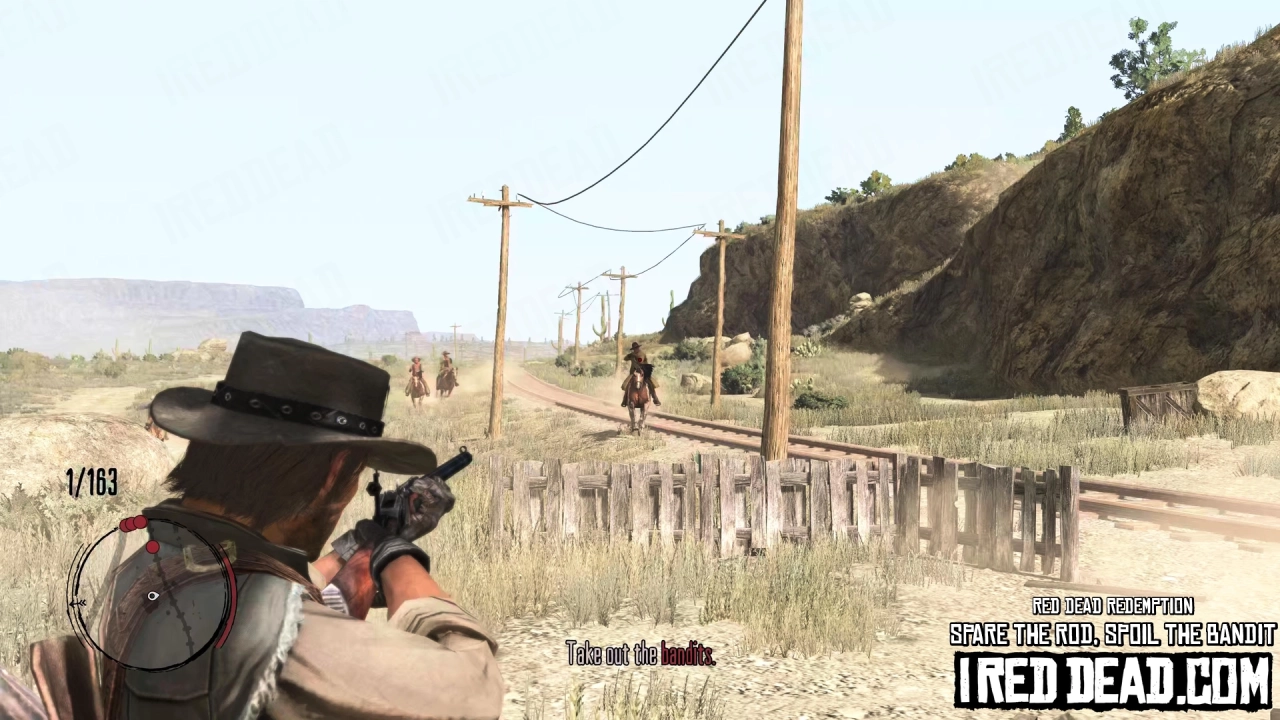Viewport: 1280px width, 720px height.
Task: Select the player arrow on the minimap
Action: pos(152,596)
